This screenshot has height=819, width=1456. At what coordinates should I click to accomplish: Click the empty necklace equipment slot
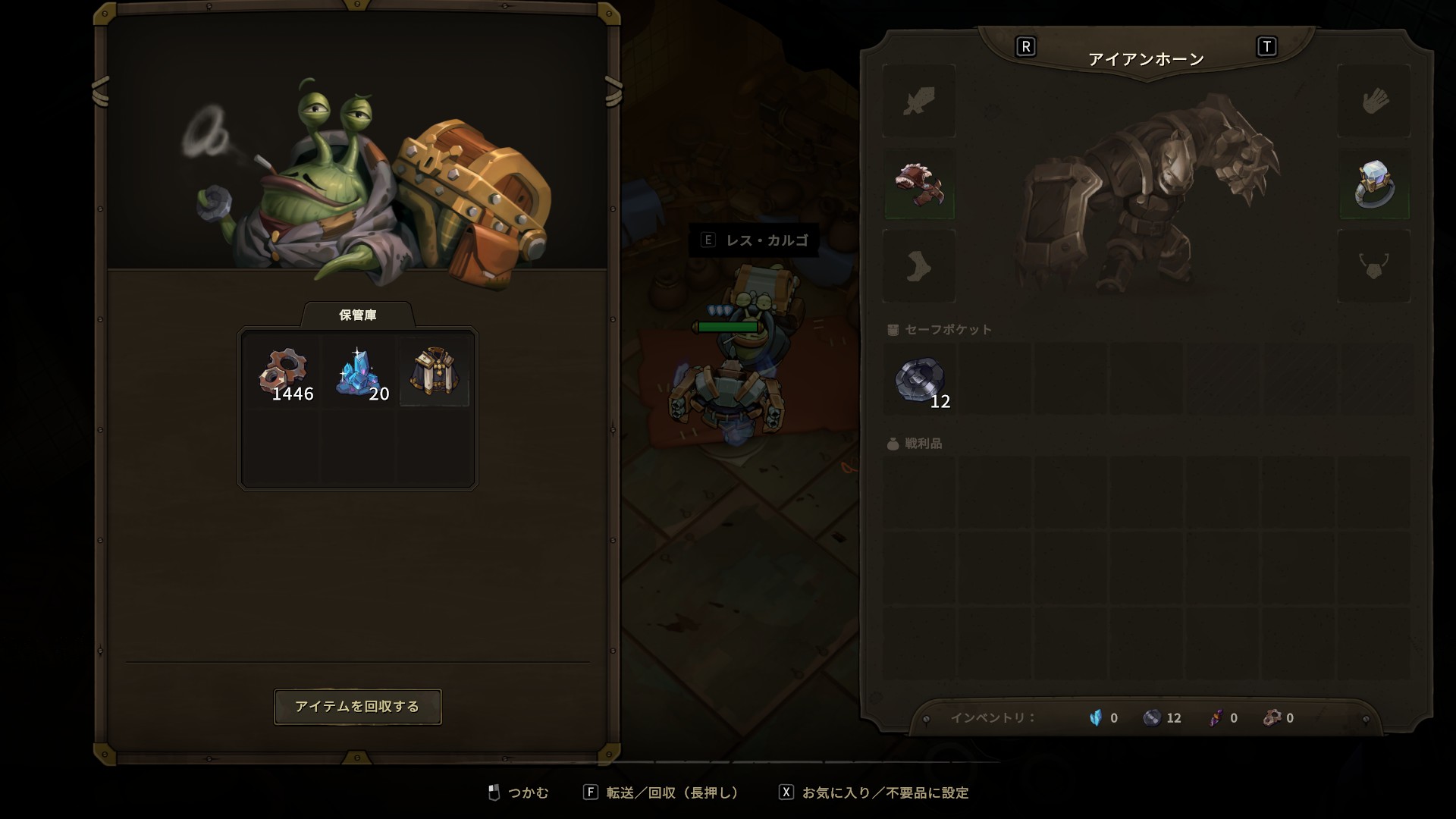(1374, 267)
